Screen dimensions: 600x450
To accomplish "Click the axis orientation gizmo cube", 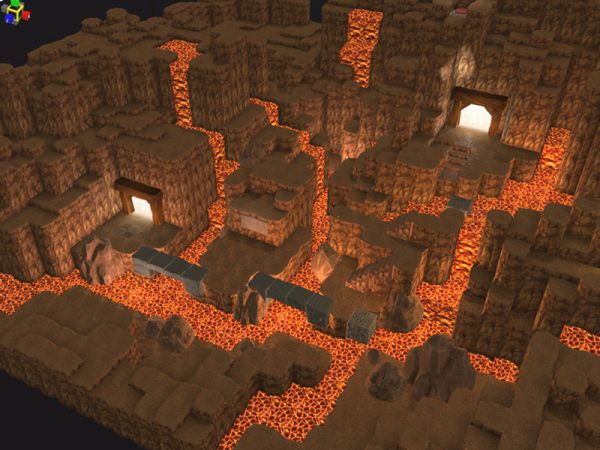I will click(17, 14).
